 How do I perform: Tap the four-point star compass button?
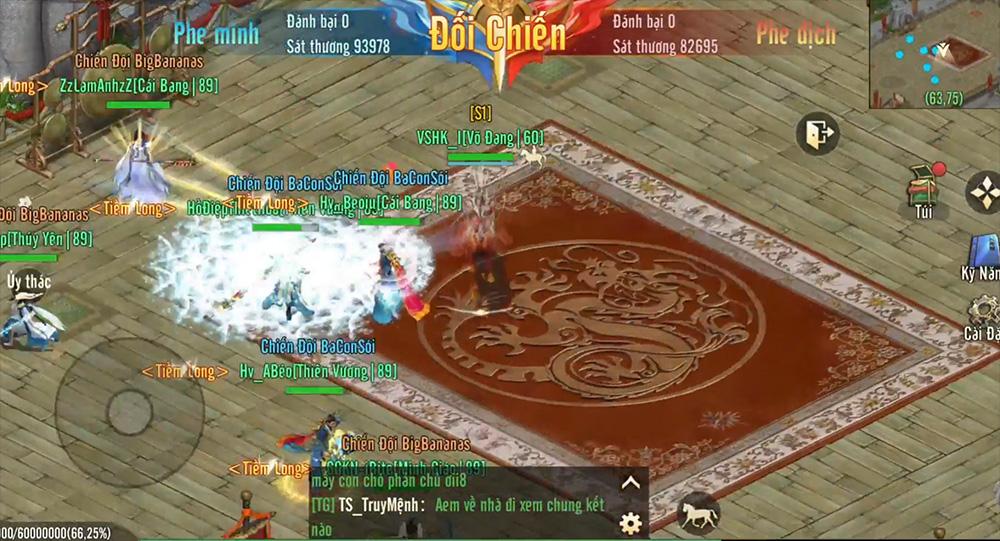985,192
